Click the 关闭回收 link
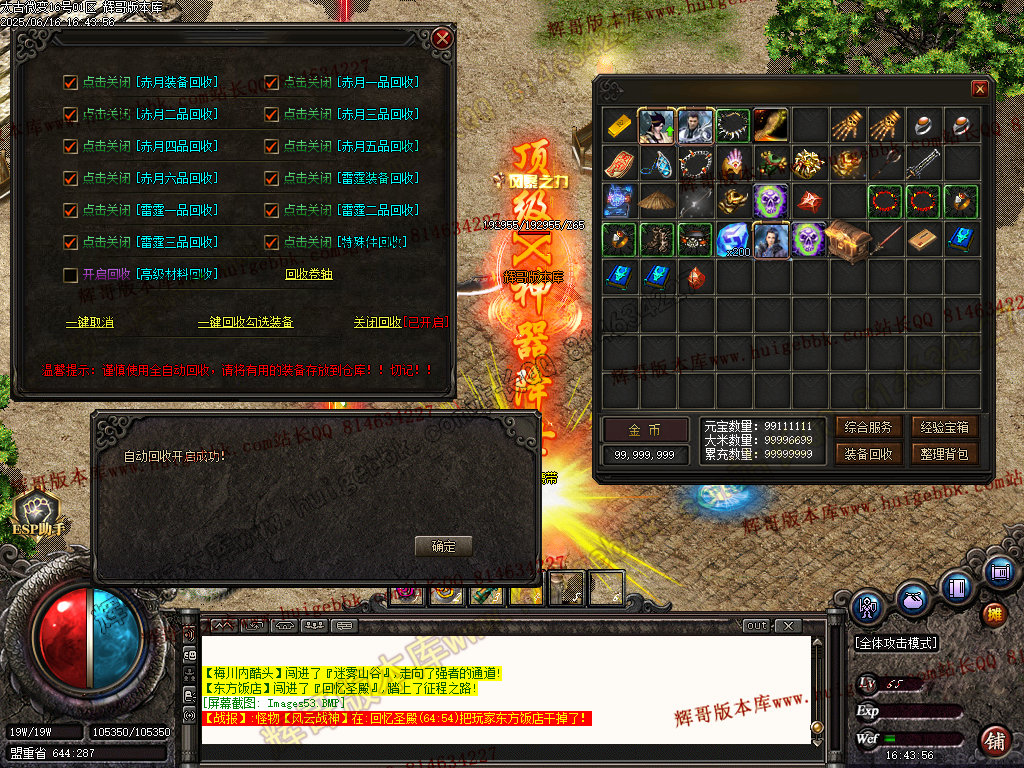The width and height of the screenshot is (1024, 768). pyautogui.click(x=377, y=323)
